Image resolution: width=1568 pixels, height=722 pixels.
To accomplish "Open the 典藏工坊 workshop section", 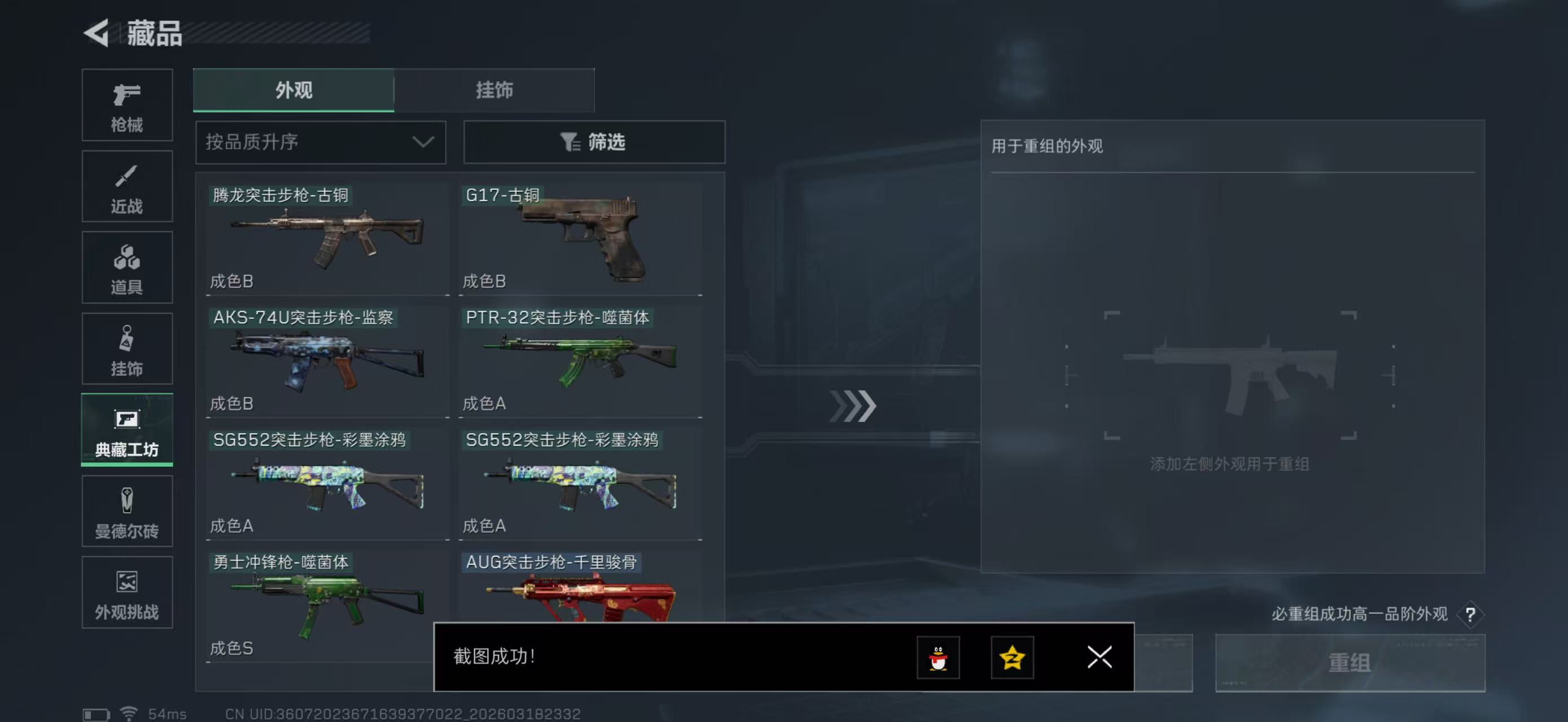I will coord(127,430).
